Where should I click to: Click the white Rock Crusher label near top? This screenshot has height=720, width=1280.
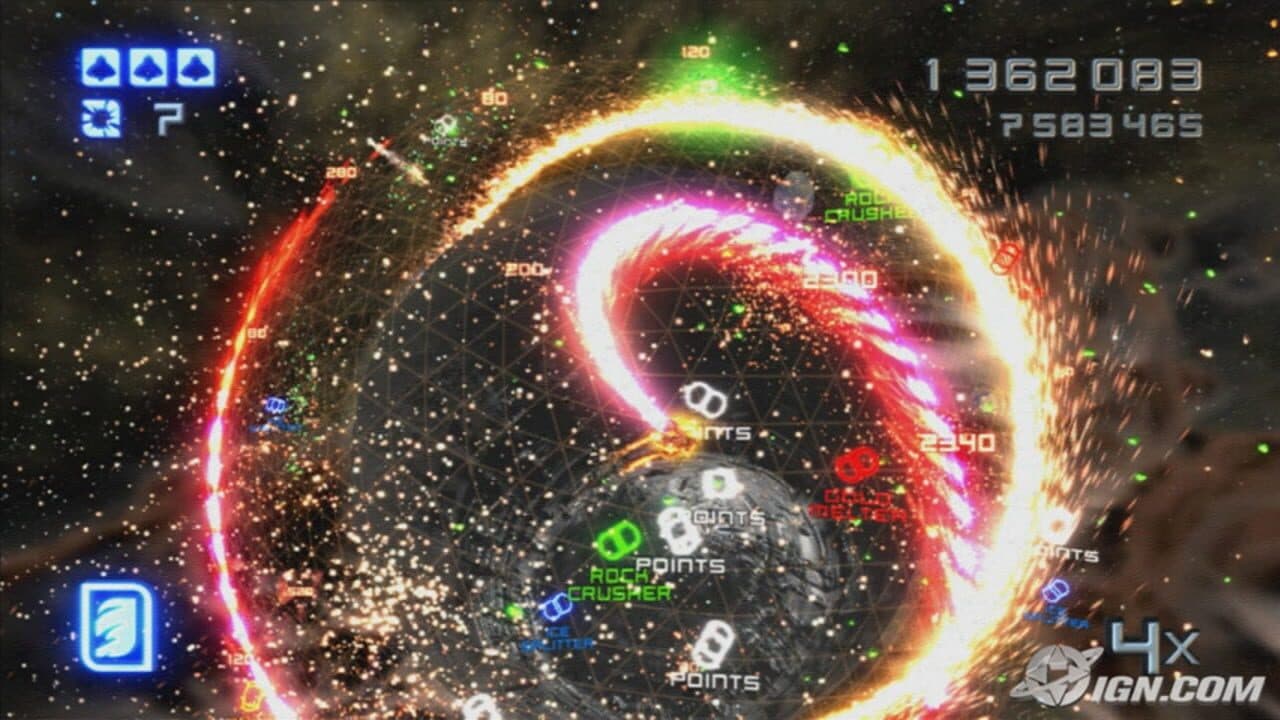pos(862,205)
